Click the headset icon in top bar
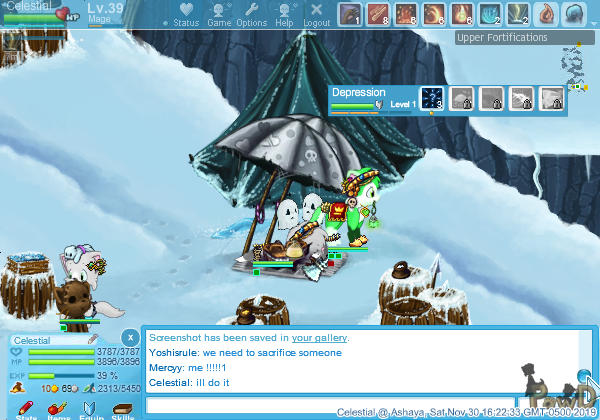This screenshot has width=600, height=420. click(574, 14)
